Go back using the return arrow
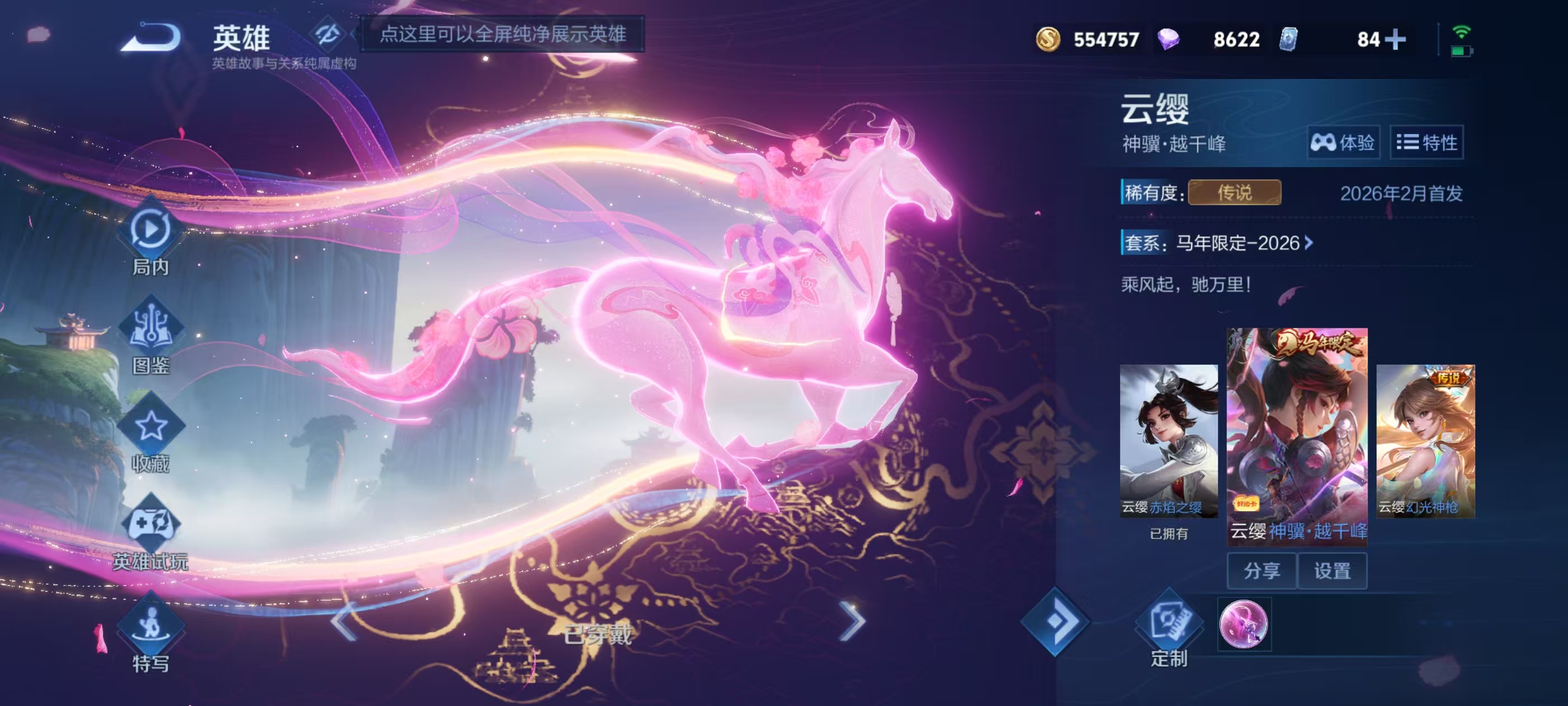The height and width of the screenshot is (706, 1568). click(x=152, y=38)
